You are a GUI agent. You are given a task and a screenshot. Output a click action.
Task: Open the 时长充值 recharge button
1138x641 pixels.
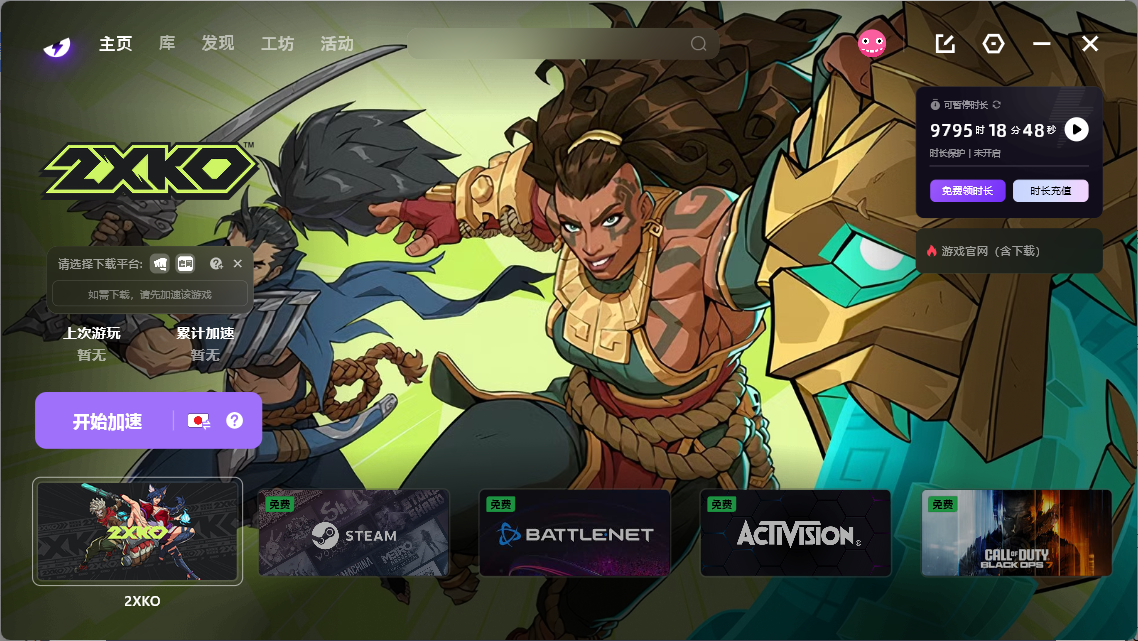(x=1050, y=191)
